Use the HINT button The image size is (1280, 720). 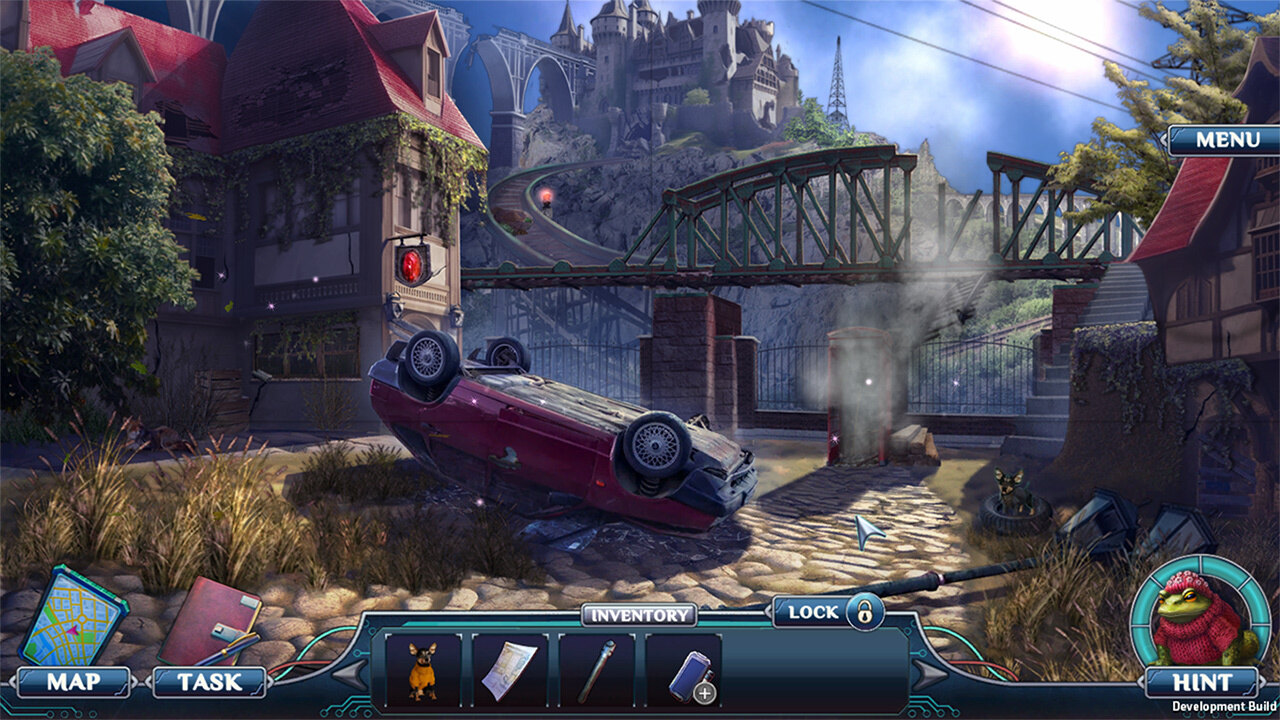pyautogui.click(x=1201, y=682)
